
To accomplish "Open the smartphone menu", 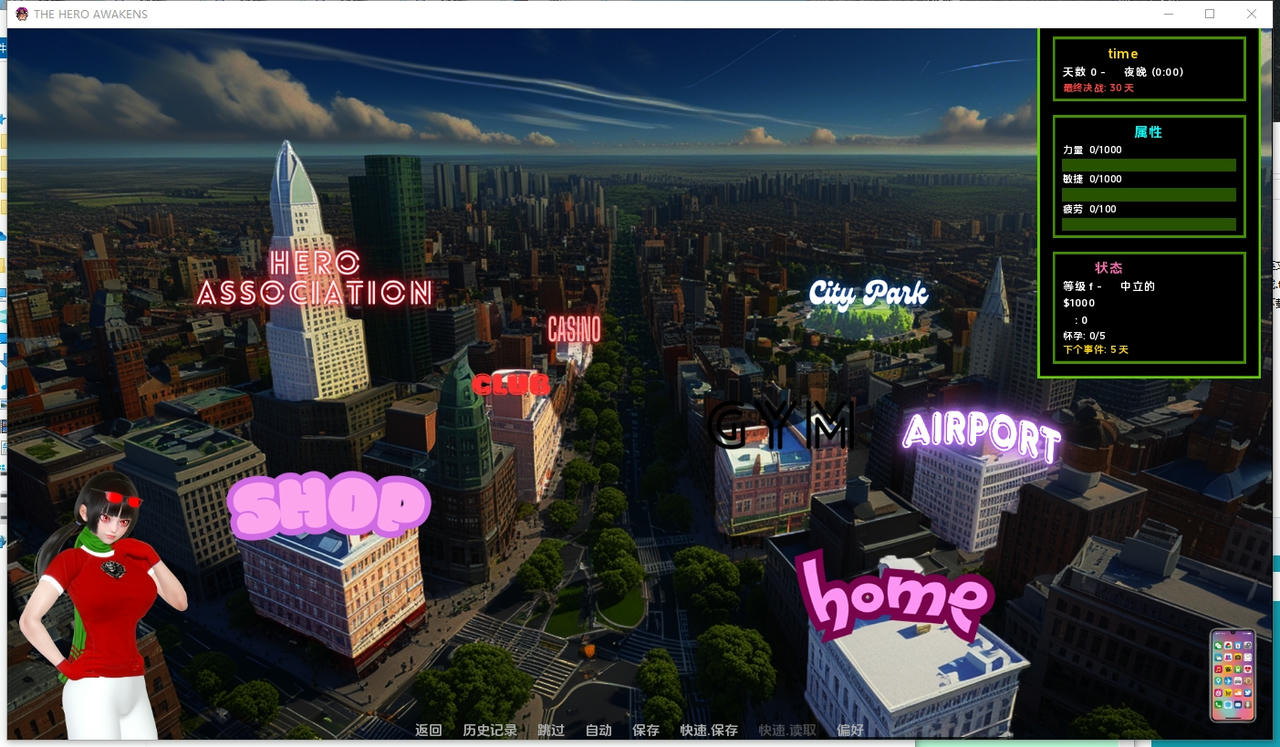I will tap(1232, 675).
